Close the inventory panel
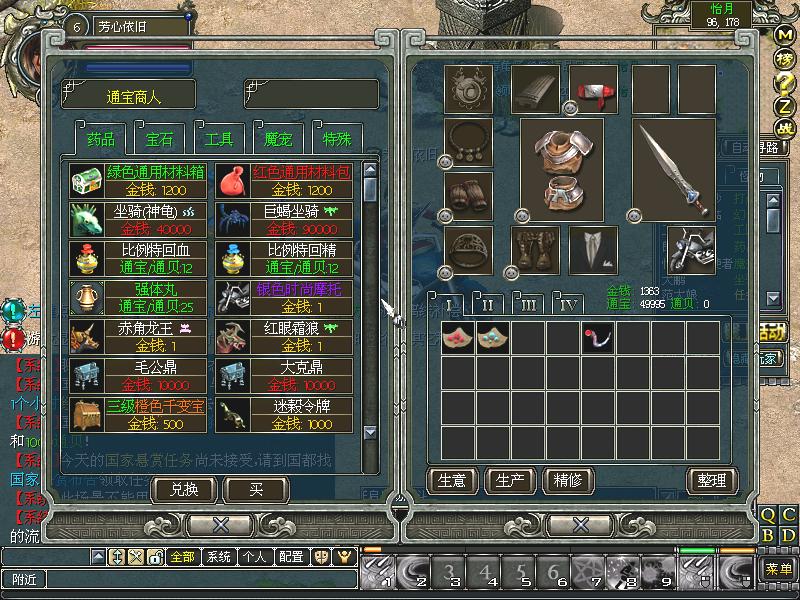The height and width of the screenshot is (600, 800). [579, 524]
